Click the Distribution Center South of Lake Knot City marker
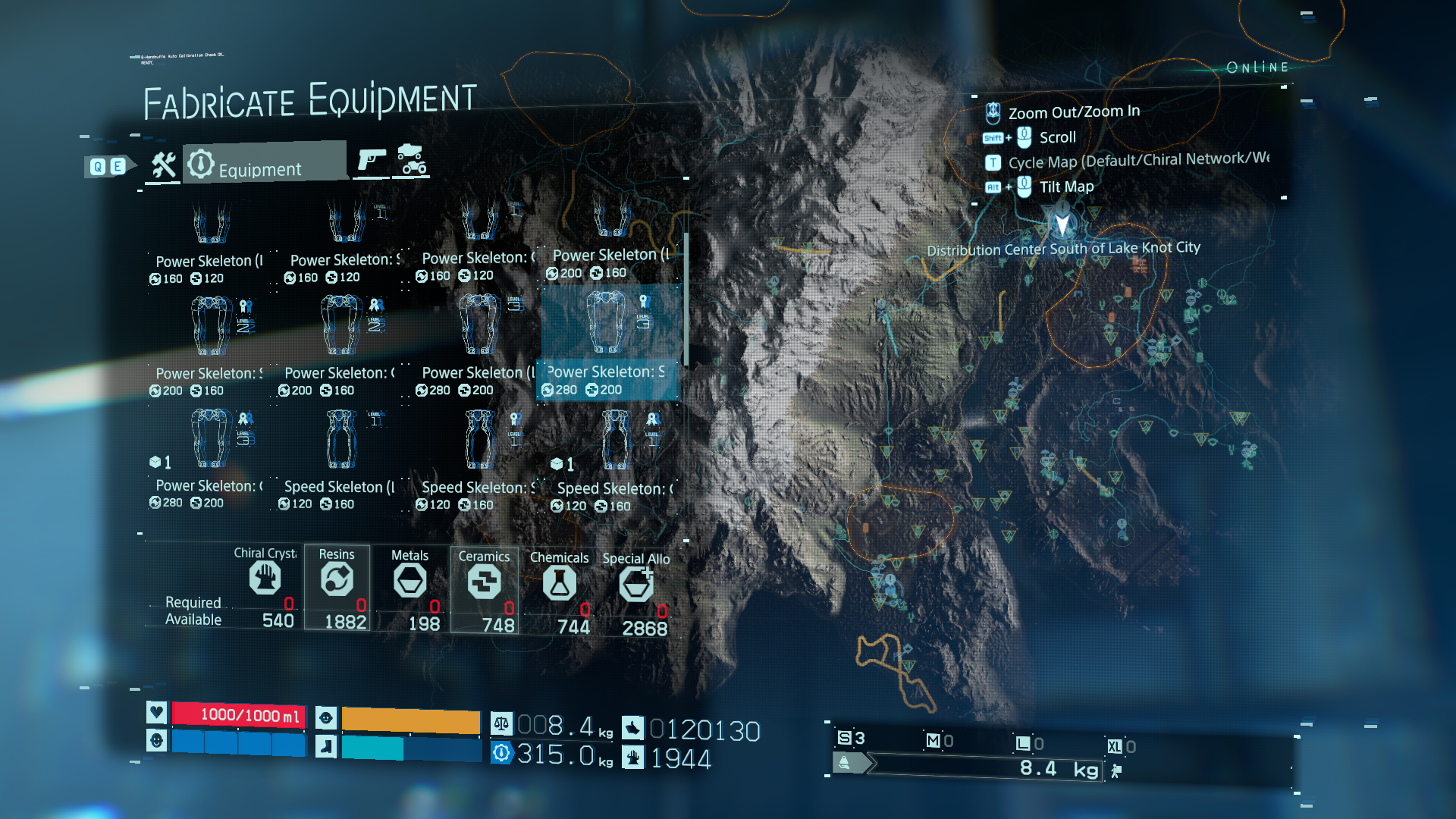Image resolution: width=1456 pixels, height=819 pixels. [1062, 225]
